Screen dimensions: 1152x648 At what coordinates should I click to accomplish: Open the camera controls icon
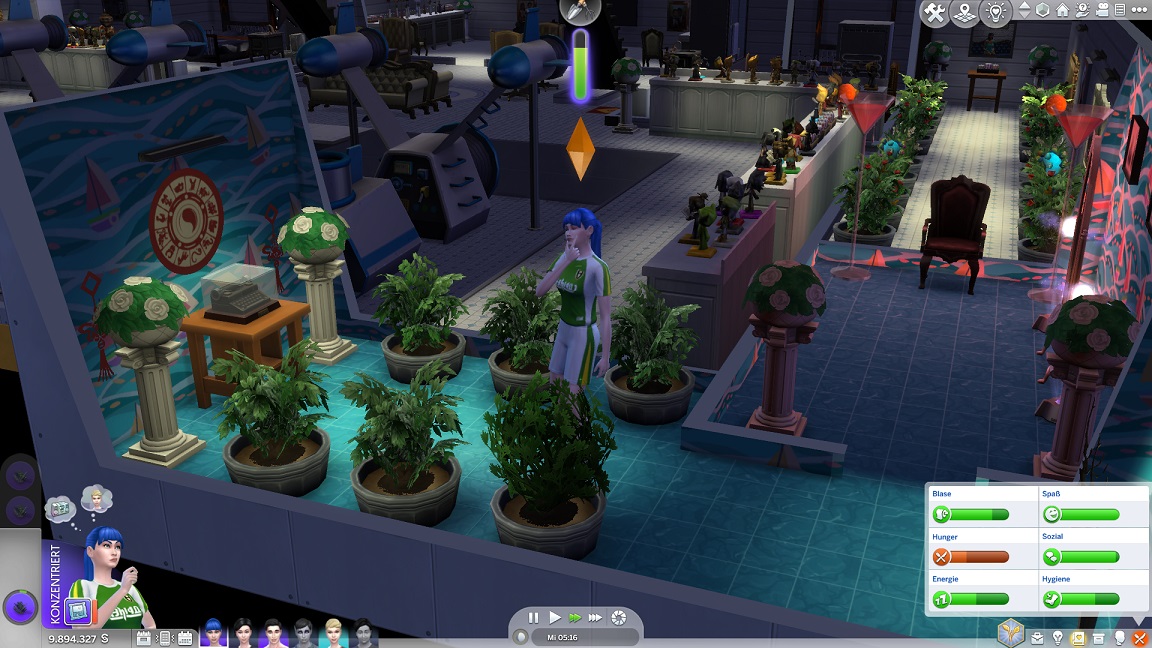pos(1104,11)
